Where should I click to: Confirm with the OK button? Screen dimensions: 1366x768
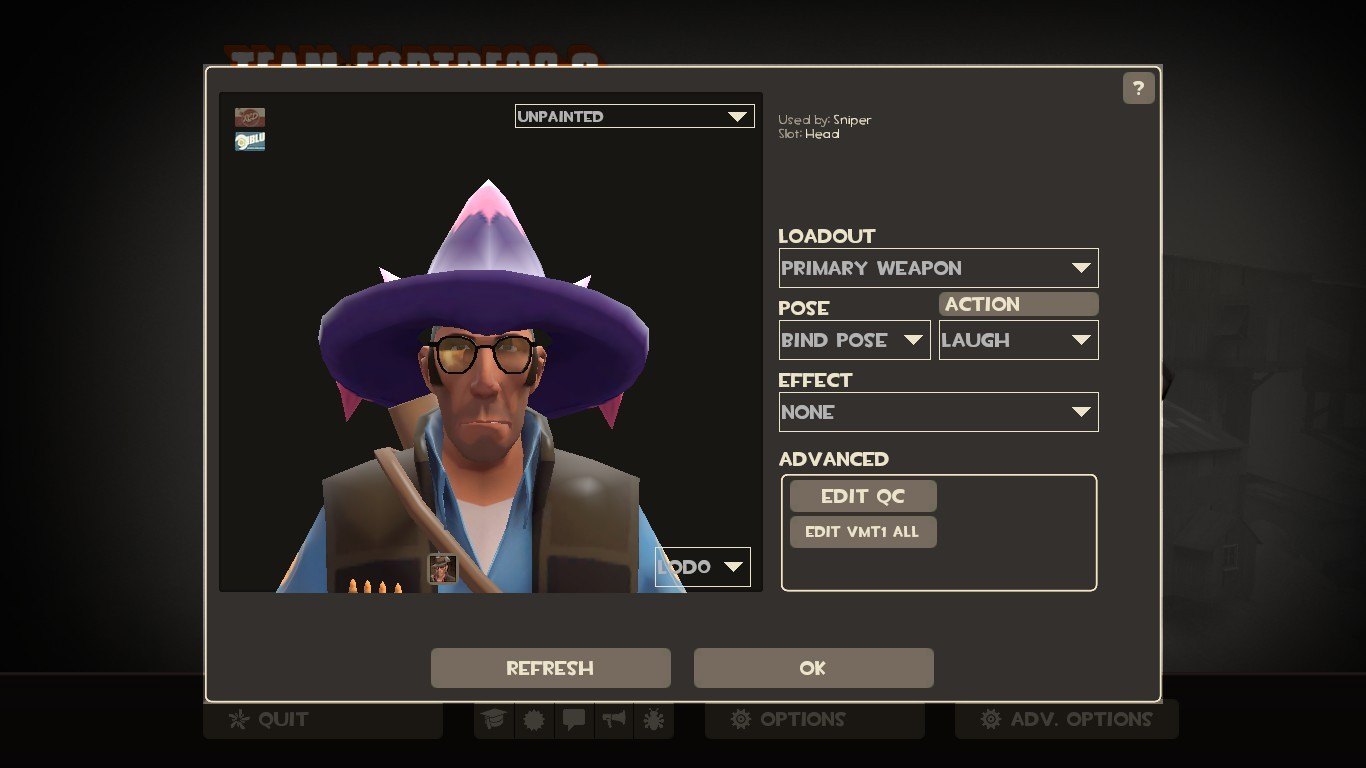[813, 668]
